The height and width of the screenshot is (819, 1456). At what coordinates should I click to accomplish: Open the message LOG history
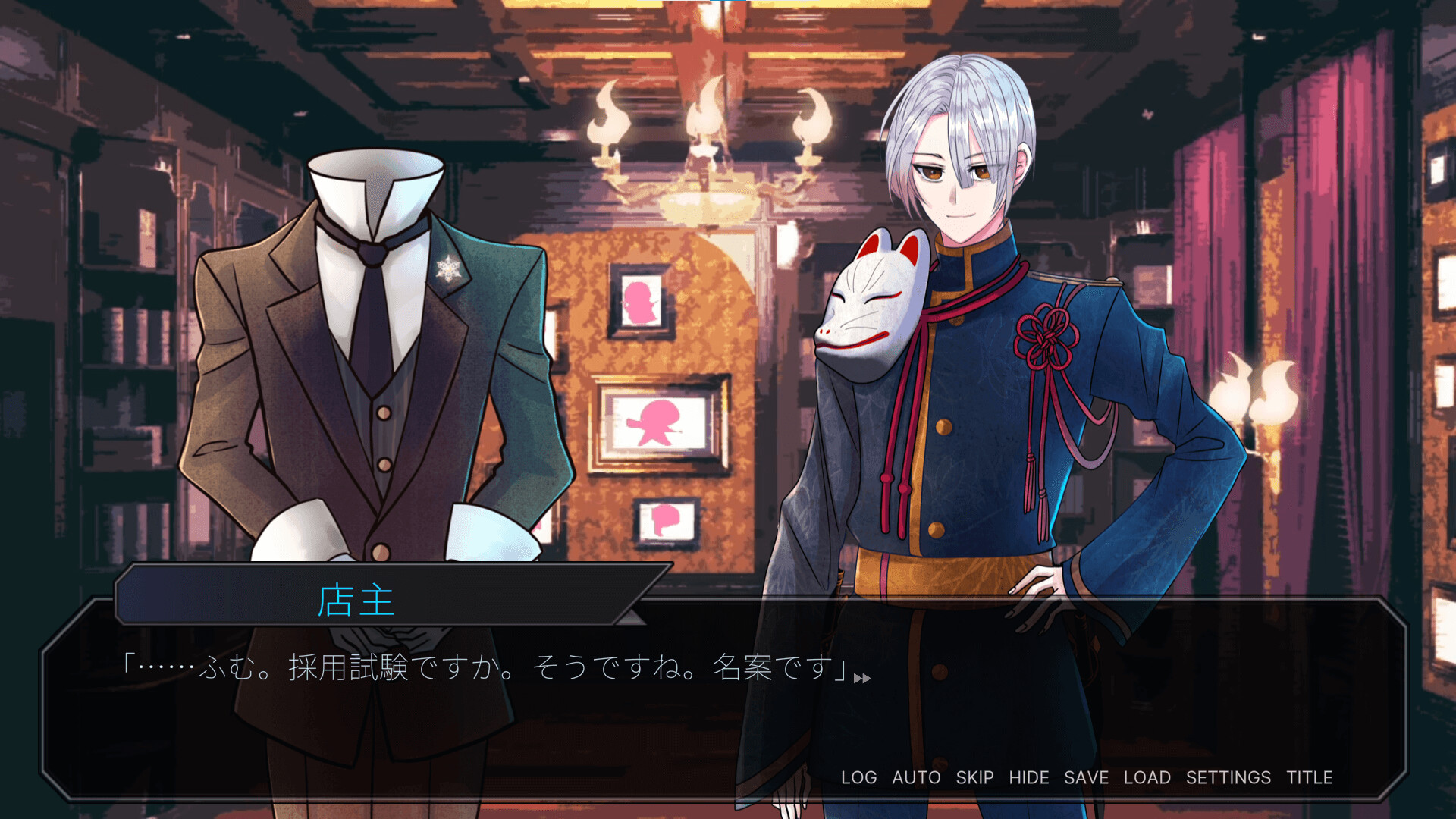858,777
